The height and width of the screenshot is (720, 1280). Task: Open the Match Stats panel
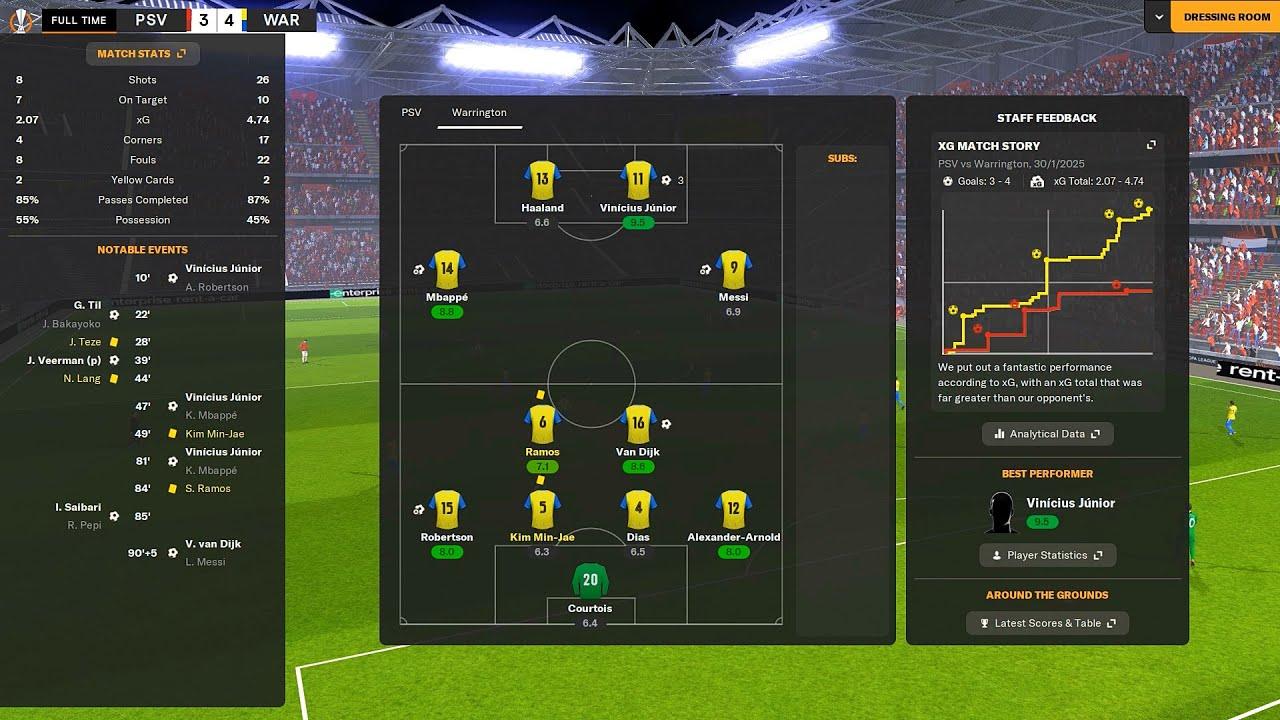click(142, 53)
